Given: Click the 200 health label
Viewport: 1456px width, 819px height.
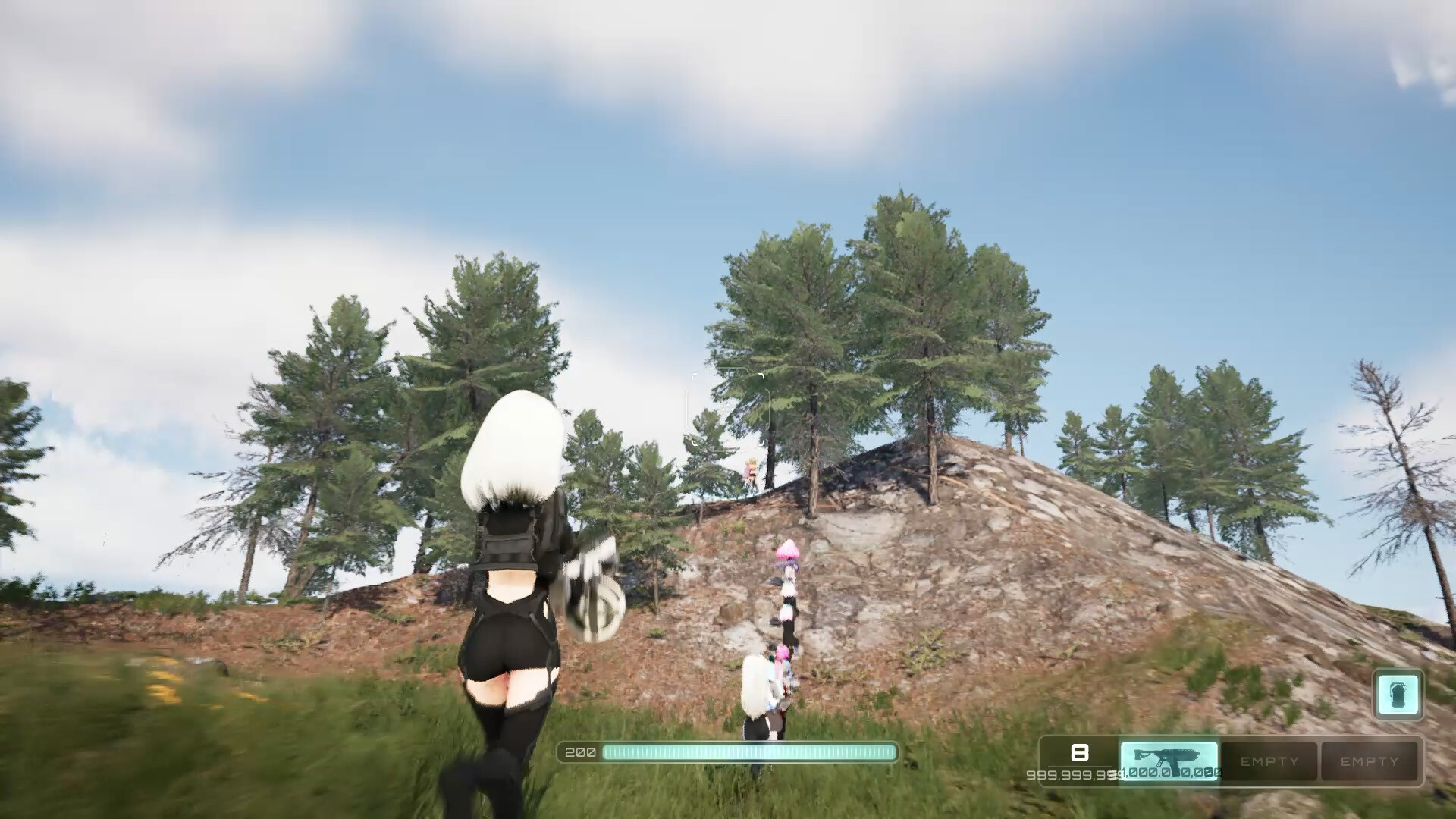Looking at the screenshot, I should point(579,752).
